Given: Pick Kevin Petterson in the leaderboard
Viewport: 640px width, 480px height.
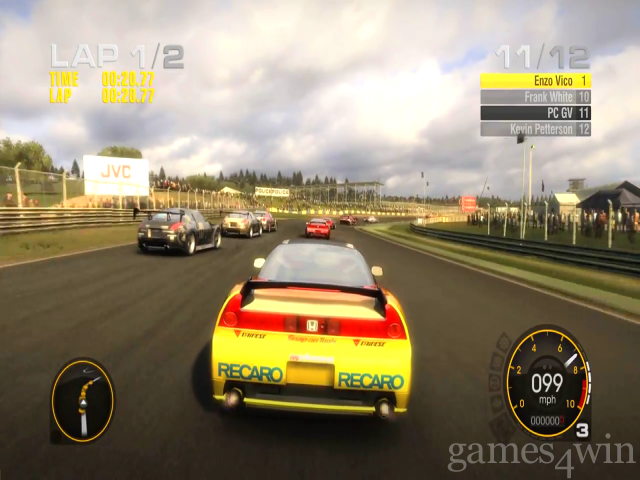Looking at the screenshot, I should coord(535,129).
